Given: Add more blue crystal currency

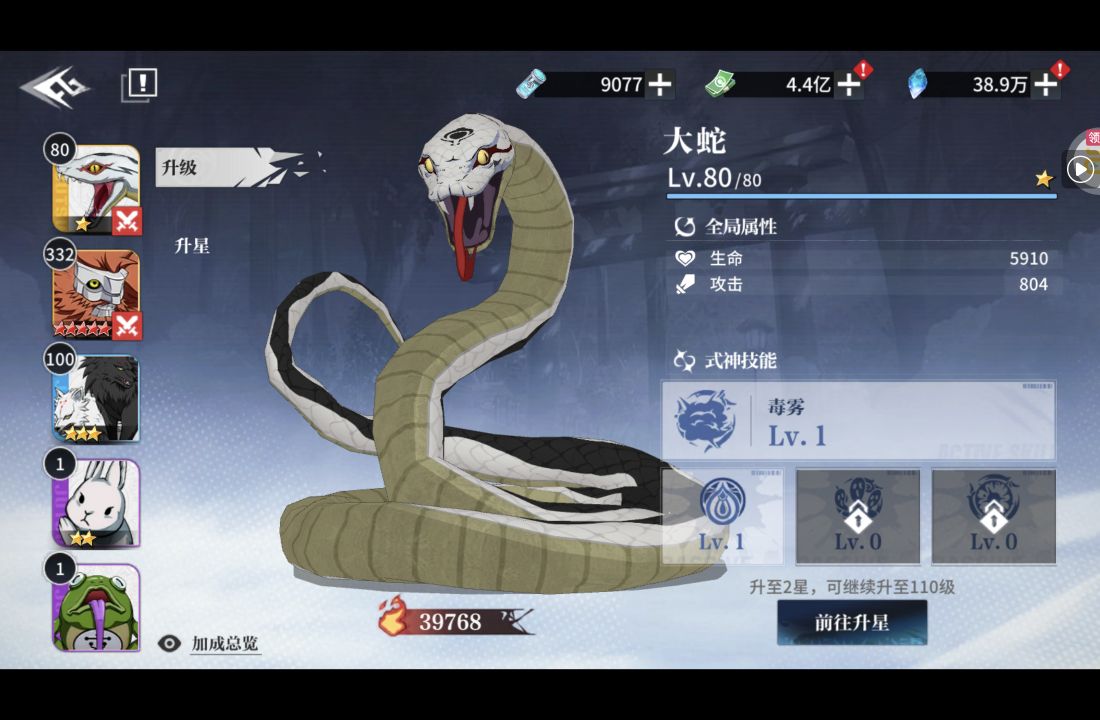Looking at the screenshot, I should 1045,84.
